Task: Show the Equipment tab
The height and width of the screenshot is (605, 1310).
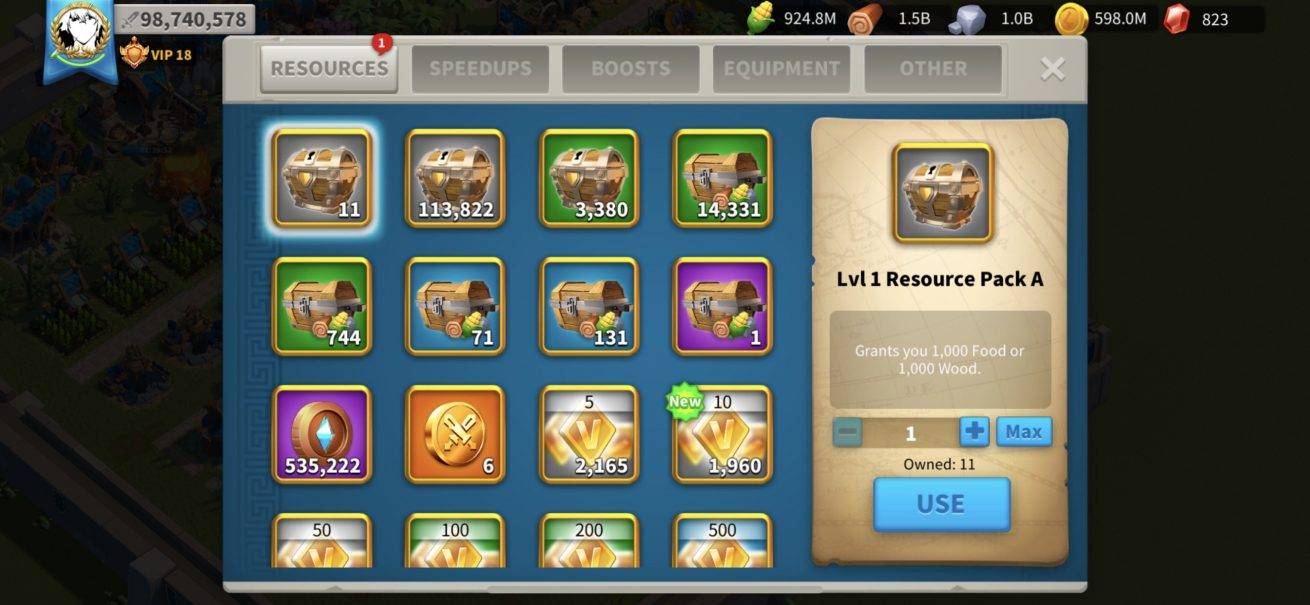Action: [781, 69]
